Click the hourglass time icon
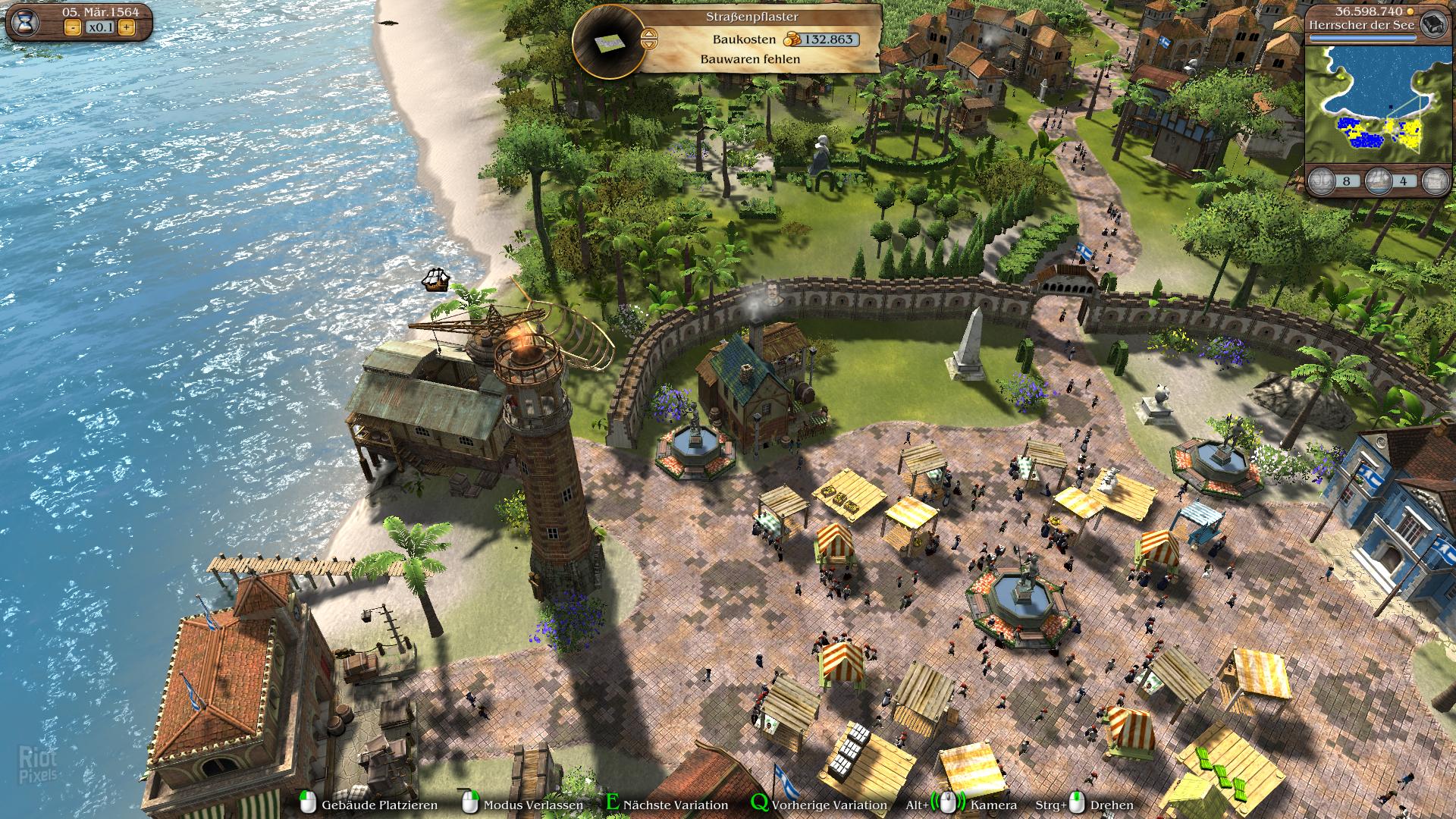1456x819 pixels. click(26, 22)
